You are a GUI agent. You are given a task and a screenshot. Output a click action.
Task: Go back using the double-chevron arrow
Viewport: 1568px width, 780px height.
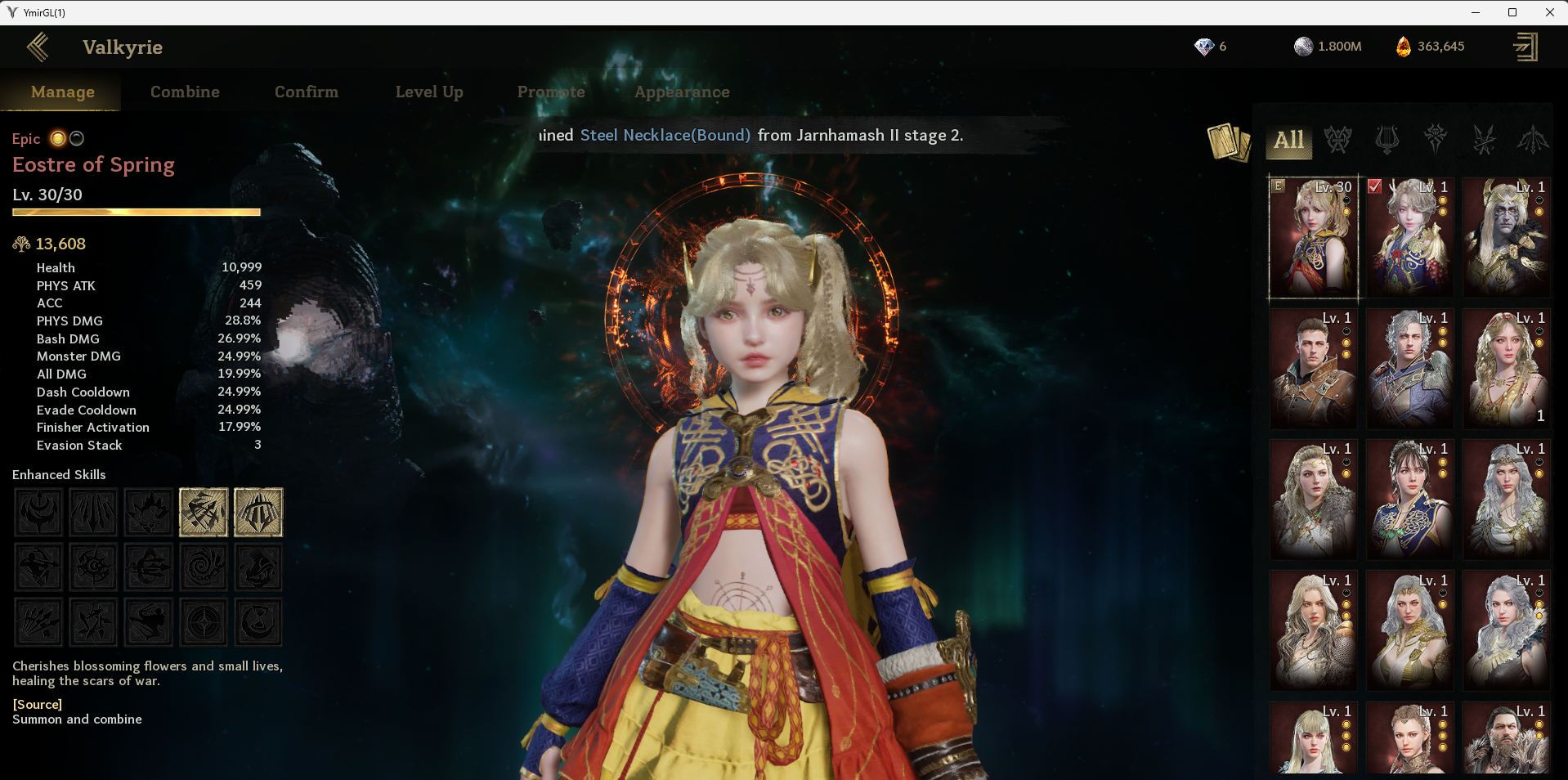coord(38,47)
